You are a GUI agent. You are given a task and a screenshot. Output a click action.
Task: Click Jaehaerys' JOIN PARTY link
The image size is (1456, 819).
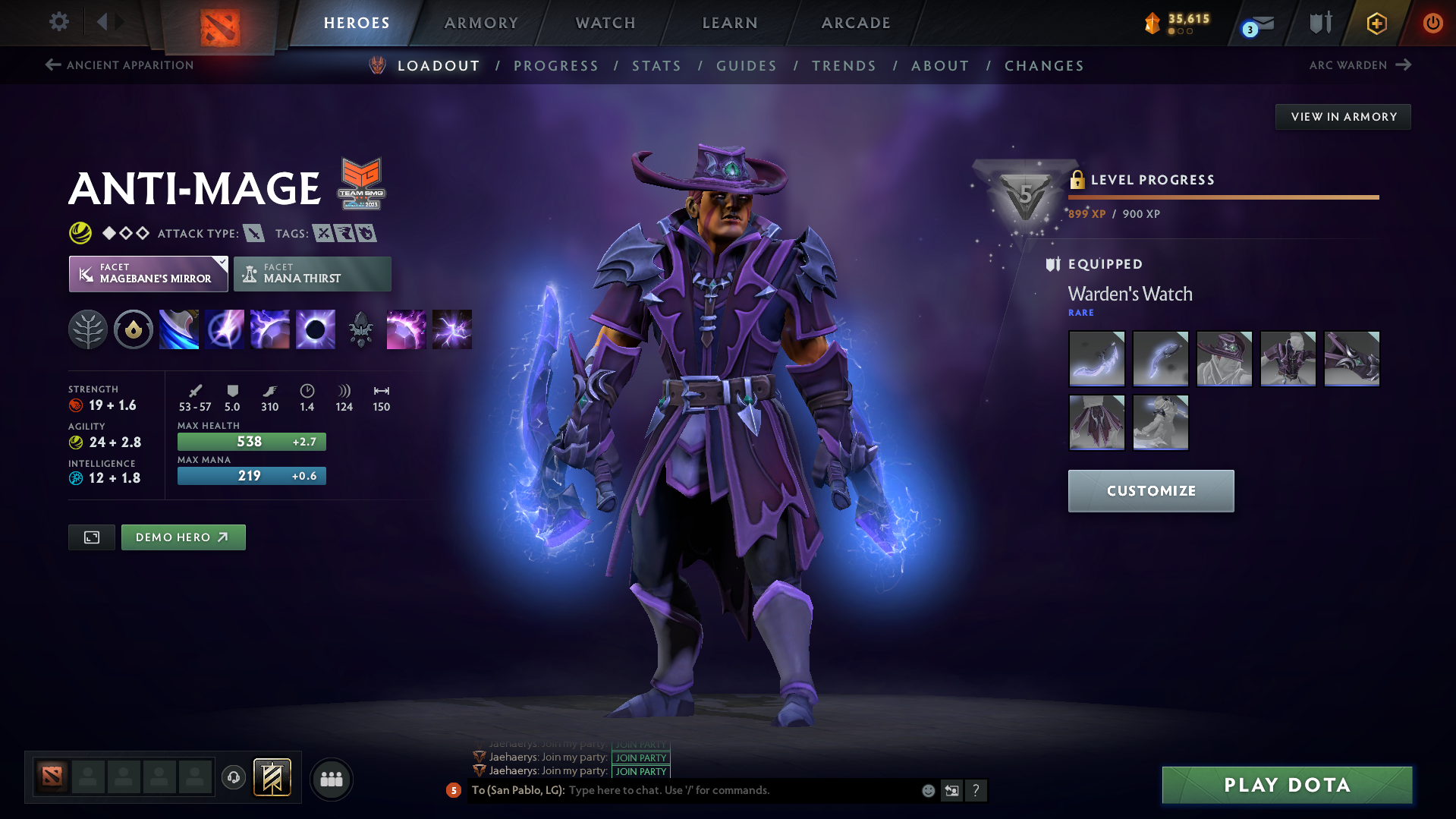point(640,758)
